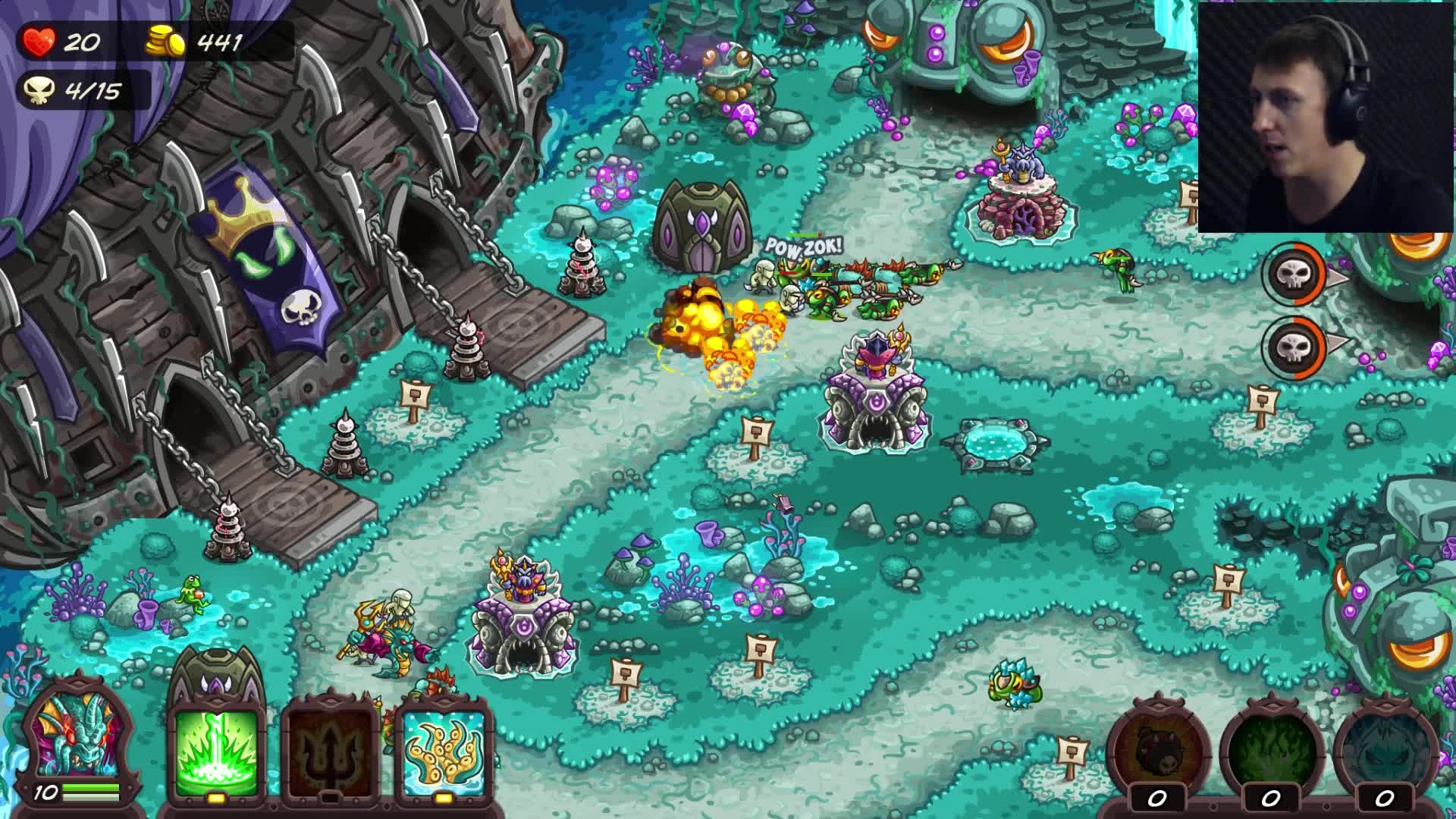Click the heart health icon
Screen dimensions: 1456x819
pyautogui.click(x=42, y=42)
